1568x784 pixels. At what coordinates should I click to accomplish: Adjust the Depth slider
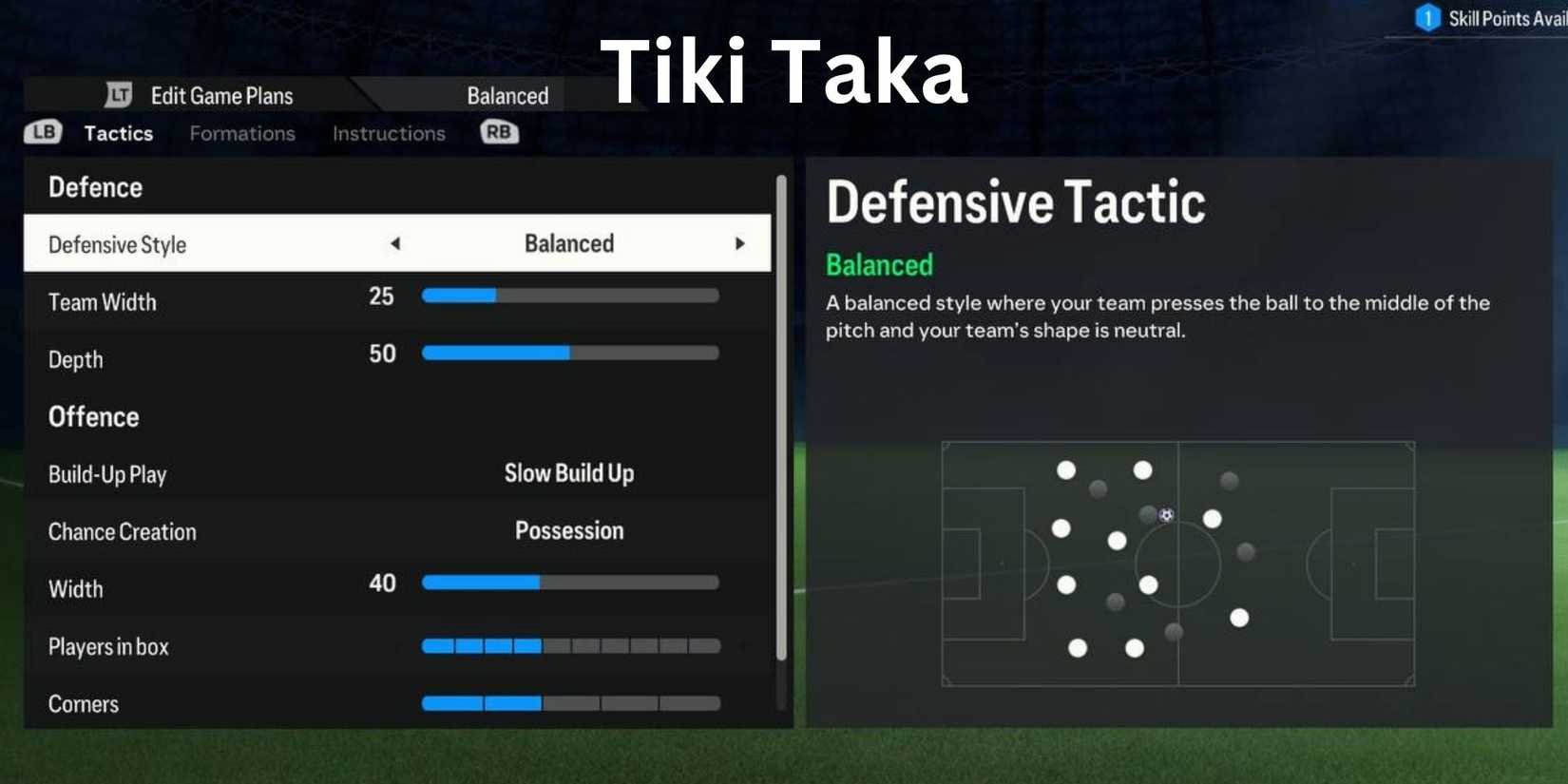[x=570, y=353]
